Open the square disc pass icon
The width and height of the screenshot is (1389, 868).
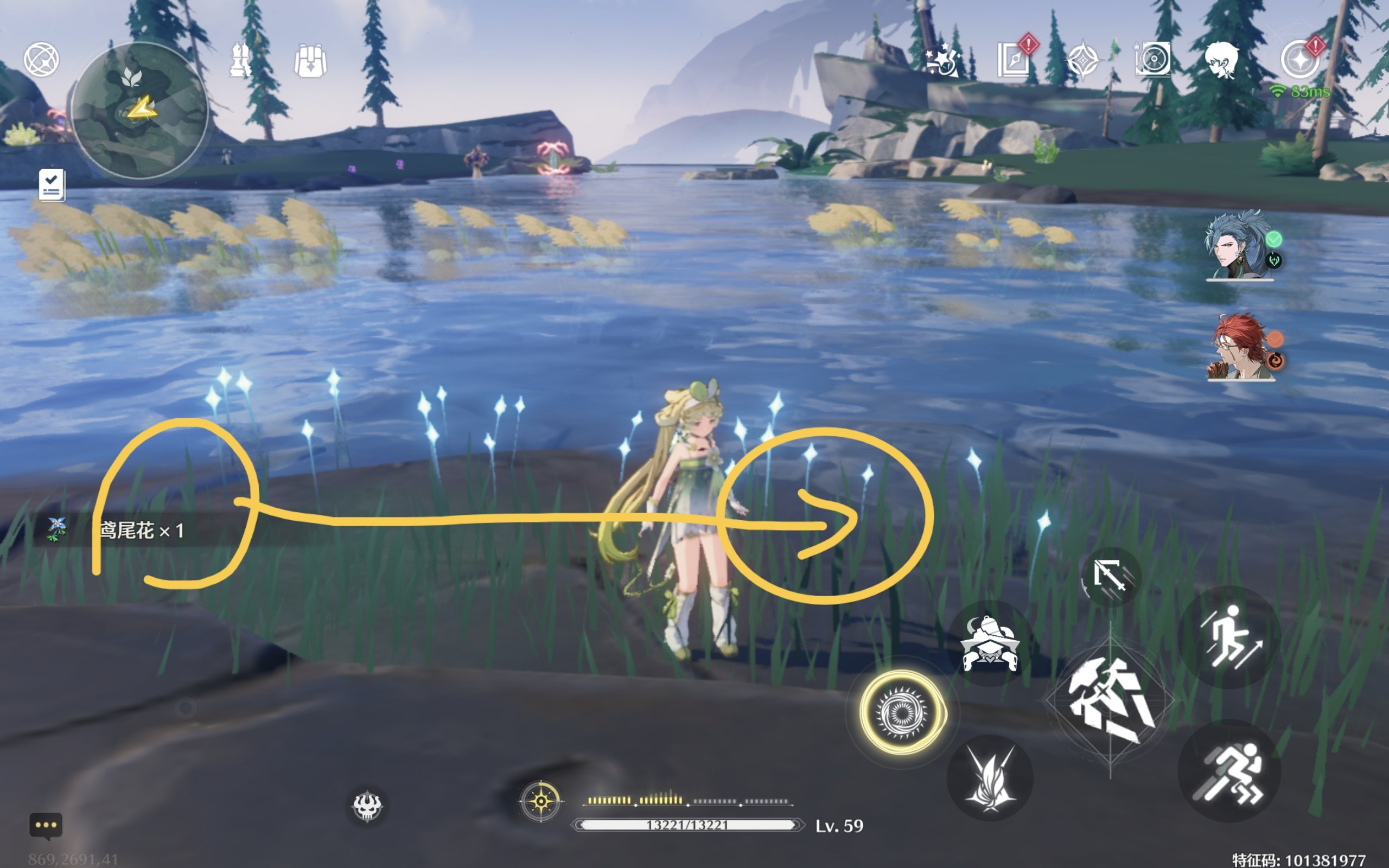(1152, 59)
